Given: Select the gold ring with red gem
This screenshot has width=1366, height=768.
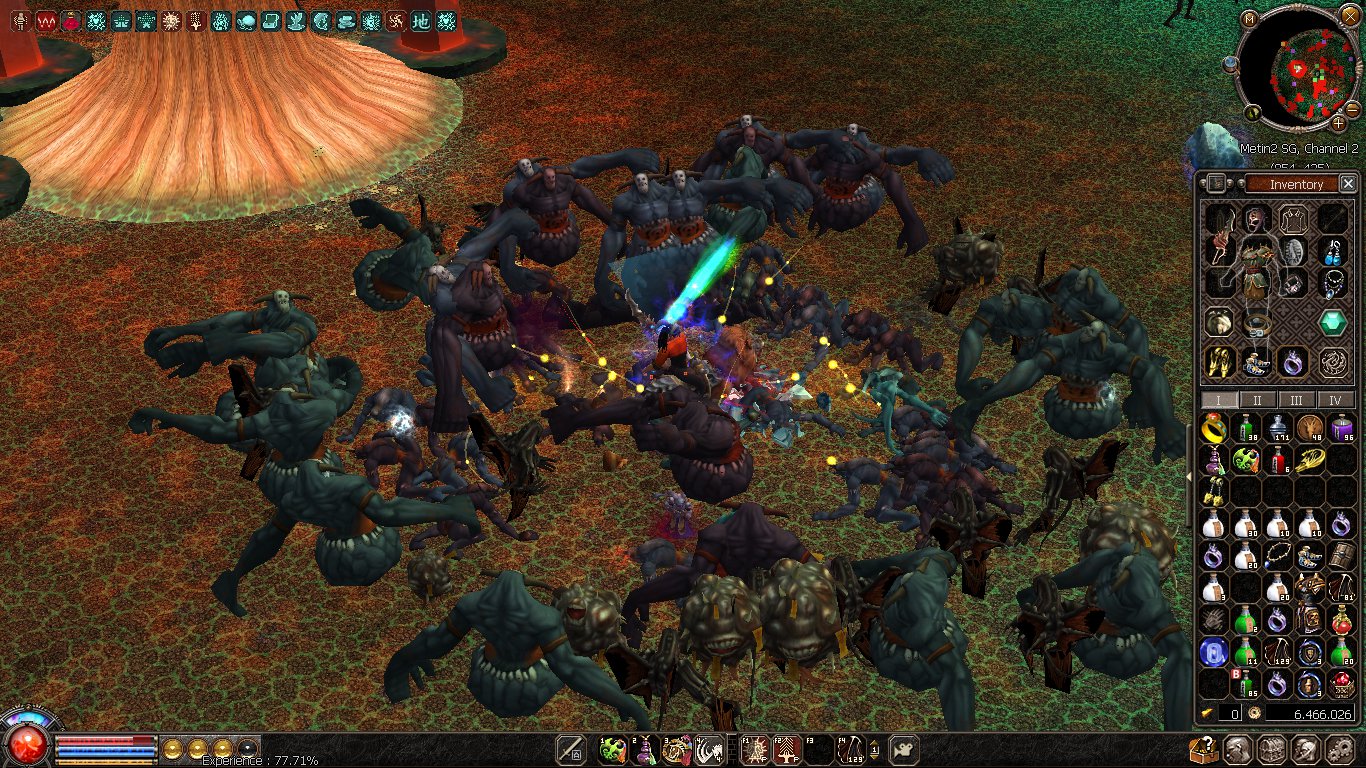Looking at the screenshot, I should pyautogui.click(x=1214, y=429).
